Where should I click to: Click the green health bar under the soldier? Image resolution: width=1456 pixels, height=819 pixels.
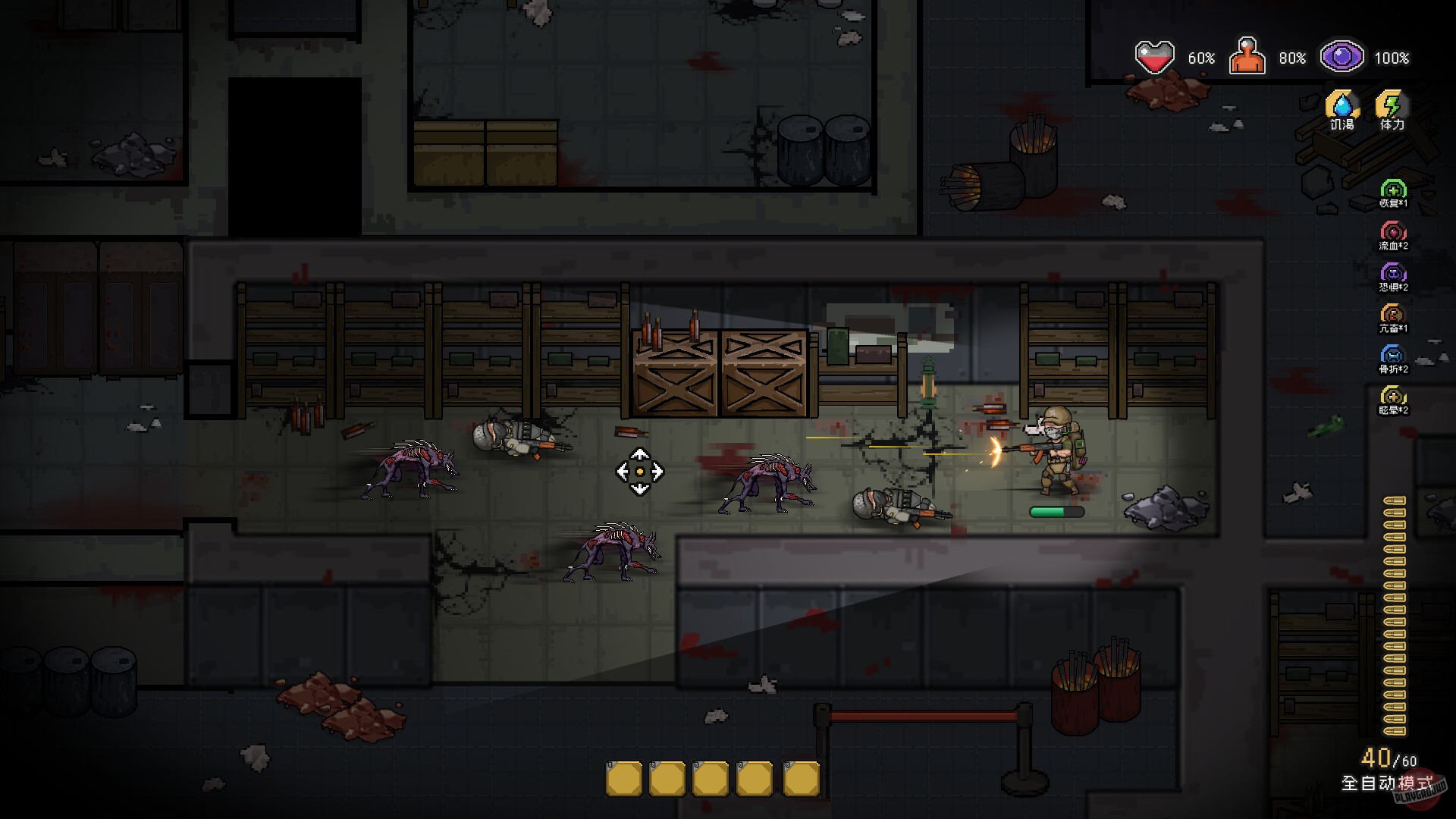point(1059,512)
